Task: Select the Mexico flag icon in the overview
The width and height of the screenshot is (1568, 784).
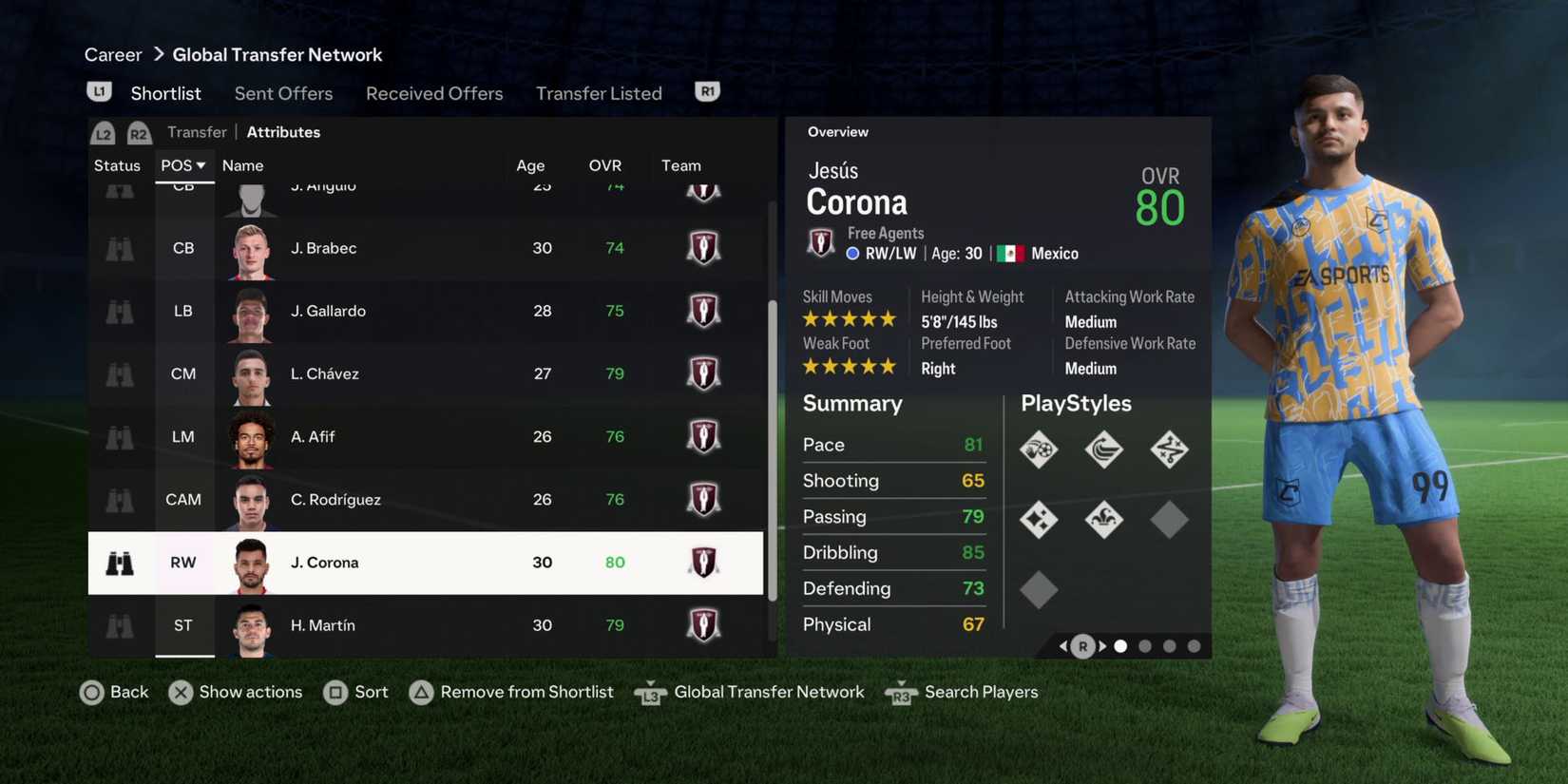Action: pos(1011,253)
